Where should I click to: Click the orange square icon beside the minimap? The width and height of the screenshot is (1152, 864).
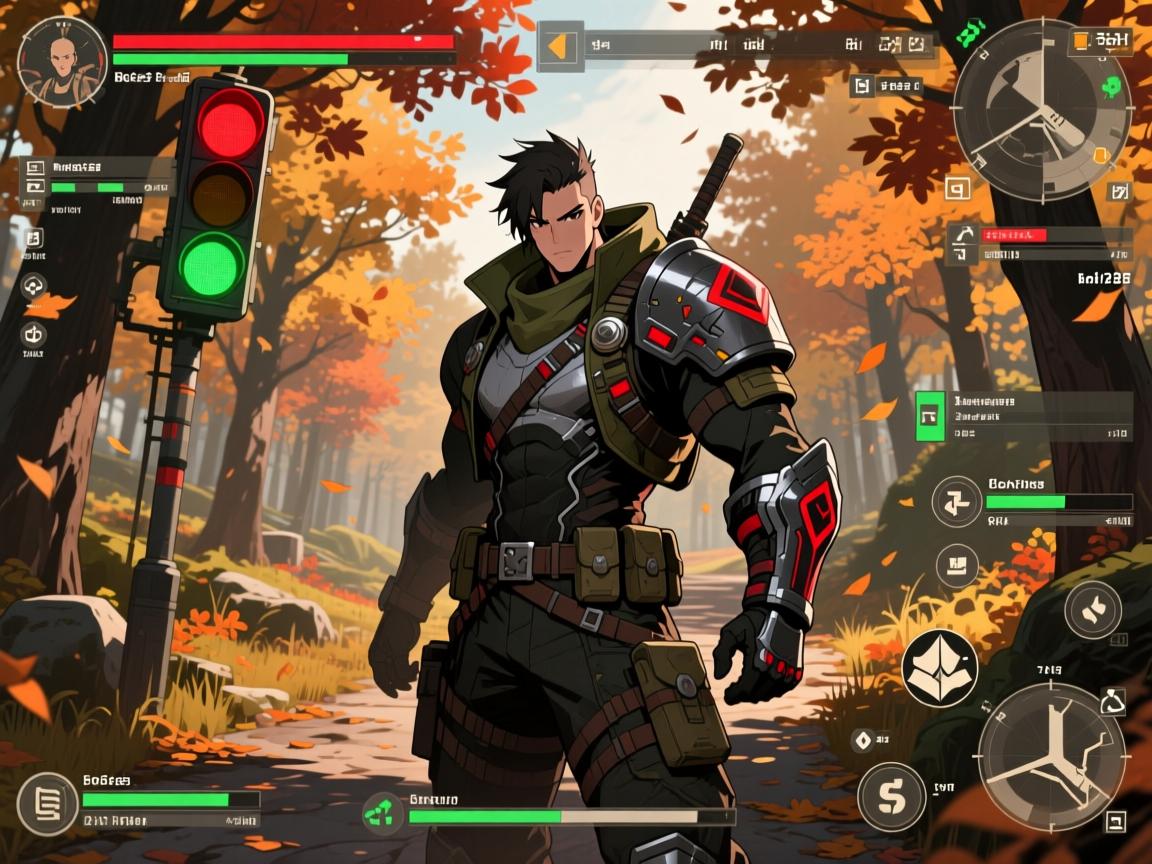coord(1081,41)
